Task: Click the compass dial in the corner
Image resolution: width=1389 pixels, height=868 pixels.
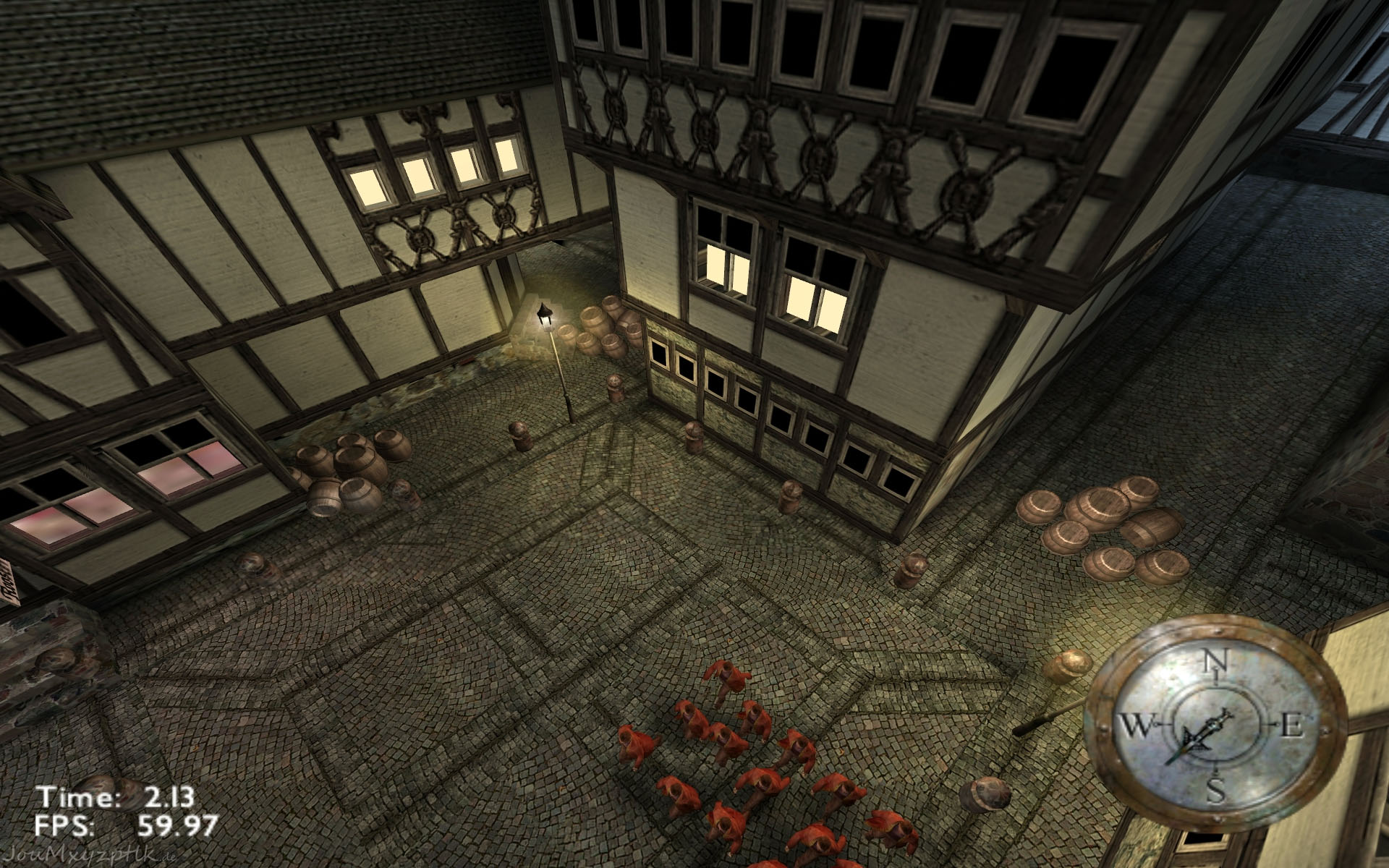Action: click(x=1215, y=725)
